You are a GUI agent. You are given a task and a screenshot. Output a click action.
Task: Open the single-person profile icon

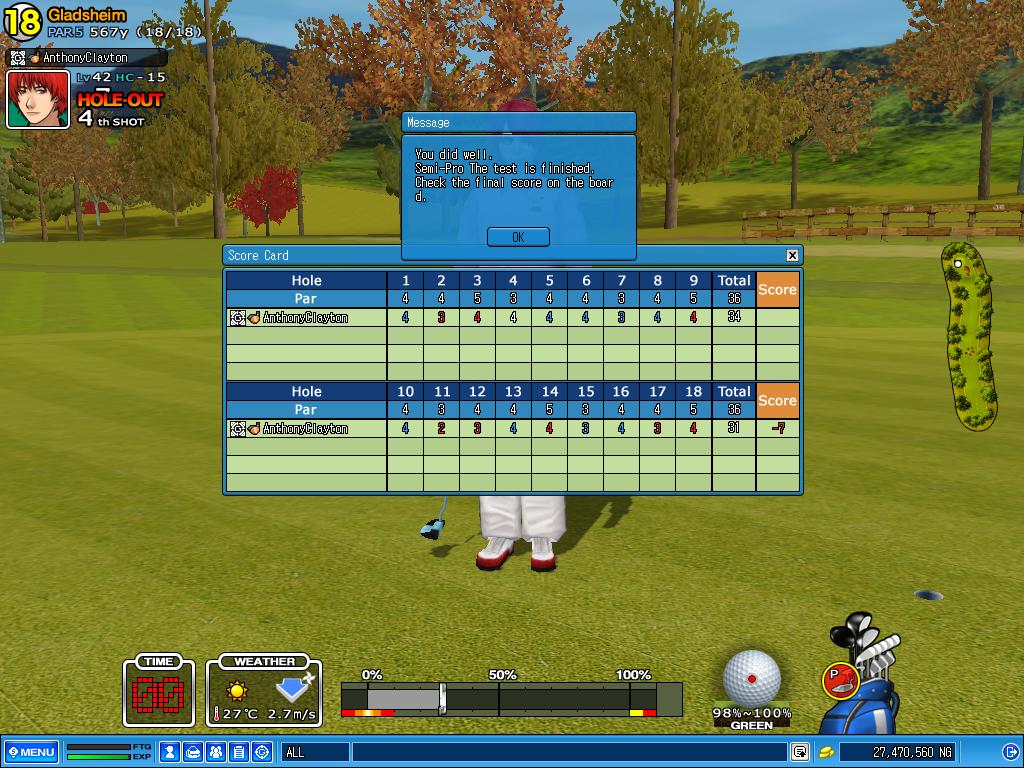(x=171, y=752)
